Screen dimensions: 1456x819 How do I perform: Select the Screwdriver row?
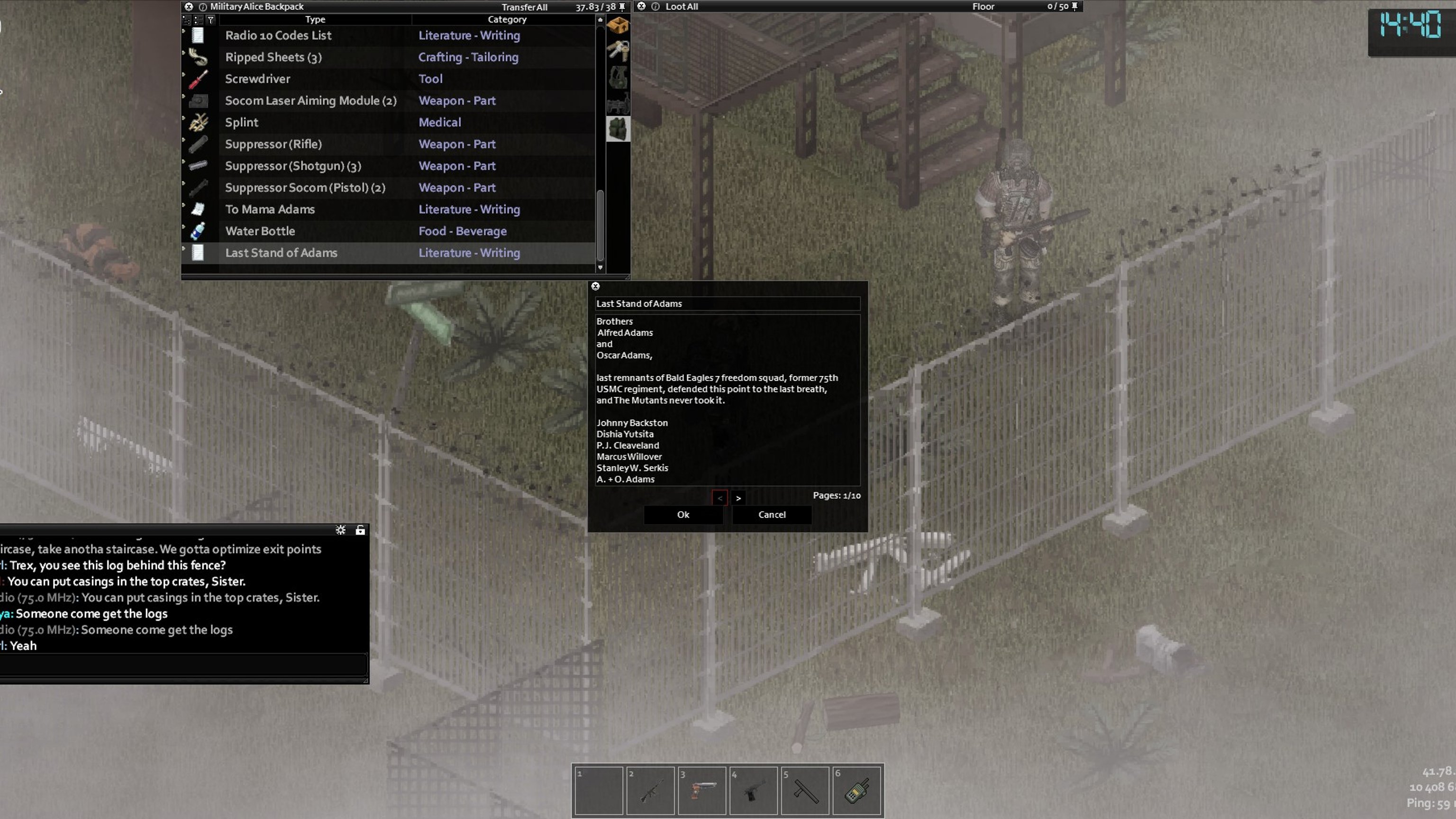[x=258, y=79]
